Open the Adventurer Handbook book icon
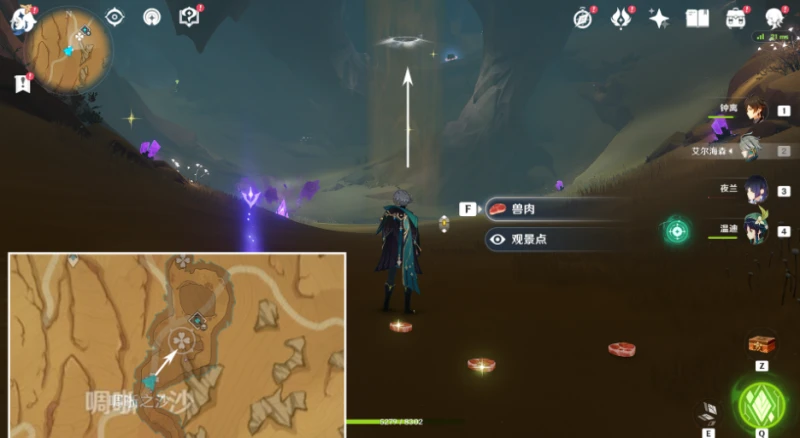This screenshot has height=438, width=800. point(697,18)
